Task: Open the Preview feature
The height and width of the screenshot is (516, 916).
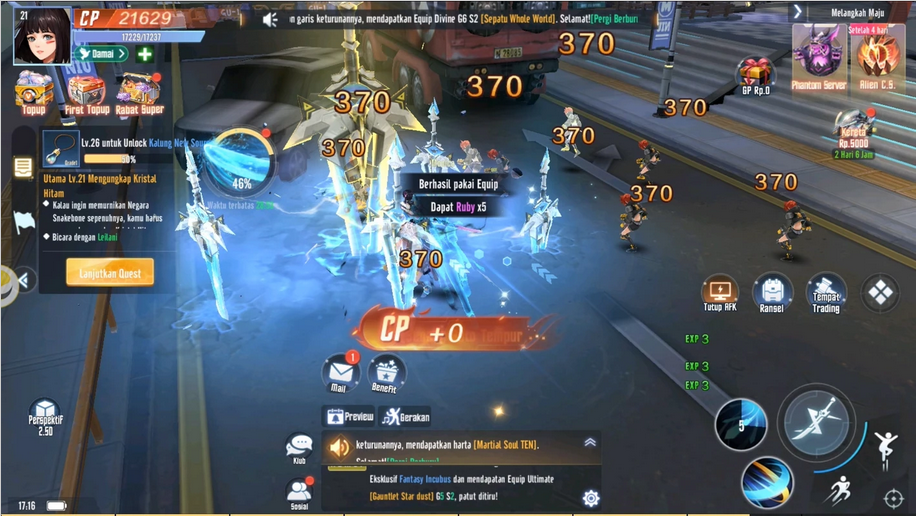Action: click(350, 417)
